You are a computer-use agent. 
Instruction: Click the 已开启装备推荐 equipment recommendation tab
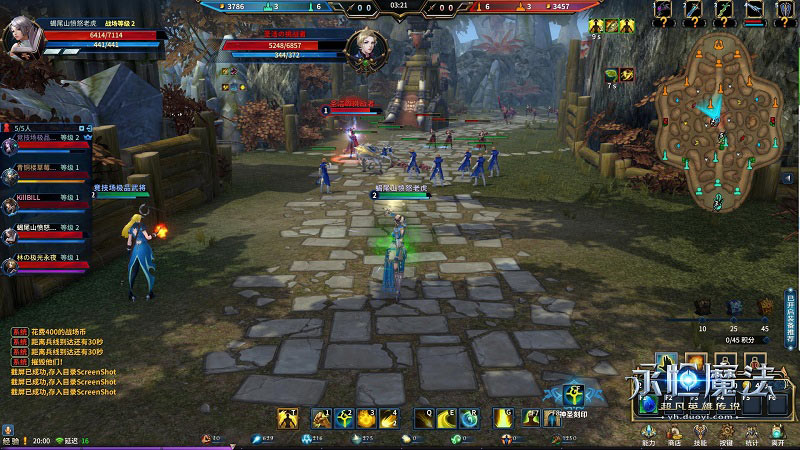point(791,318)
